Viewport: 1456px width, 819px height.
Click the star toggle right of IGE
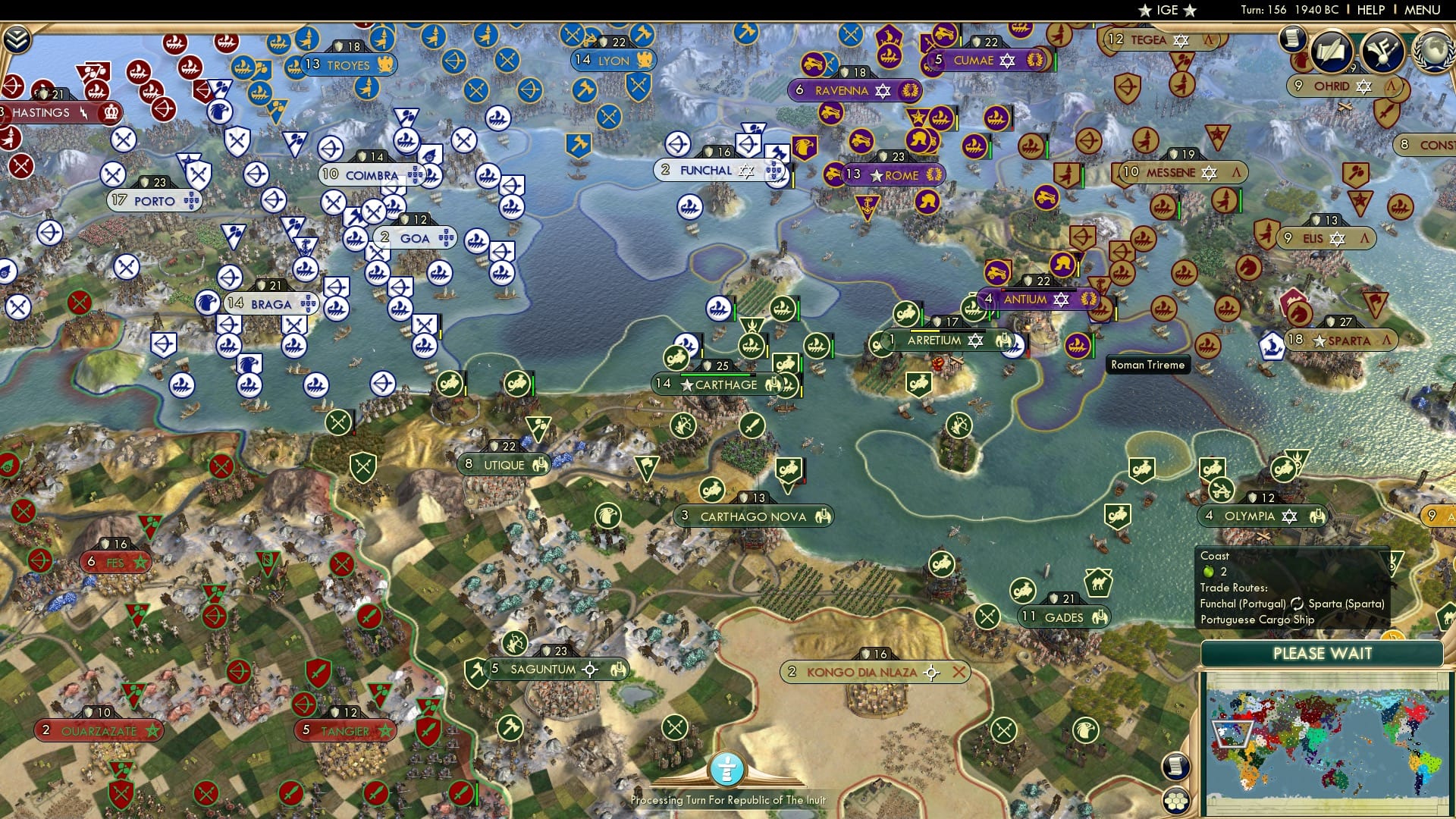[1188, 11]
